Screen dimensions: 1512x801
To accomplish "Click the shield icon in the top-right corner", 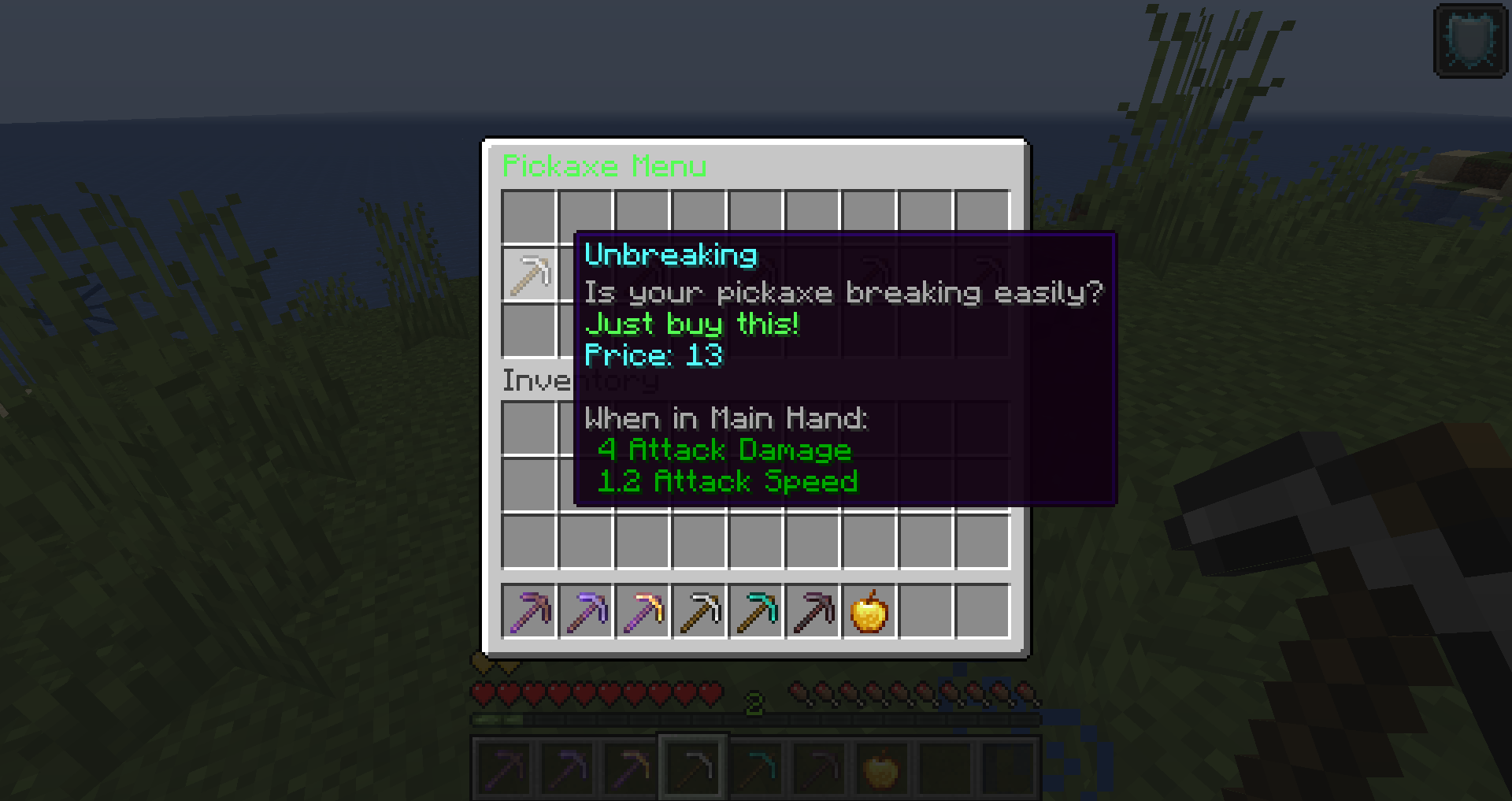I will point(1471,41).
